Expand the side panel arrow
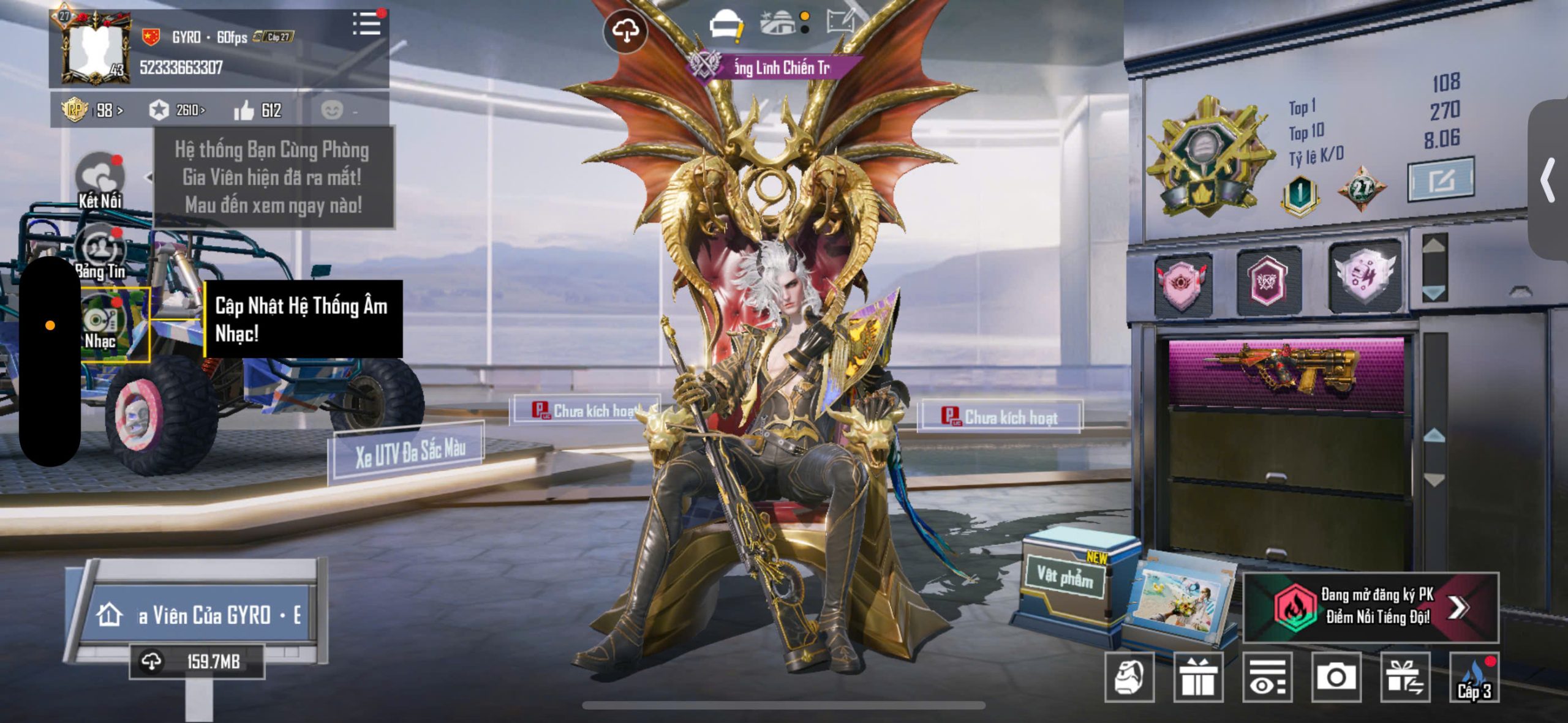This screenshot has height=723, width=1568. point(1548,180)
